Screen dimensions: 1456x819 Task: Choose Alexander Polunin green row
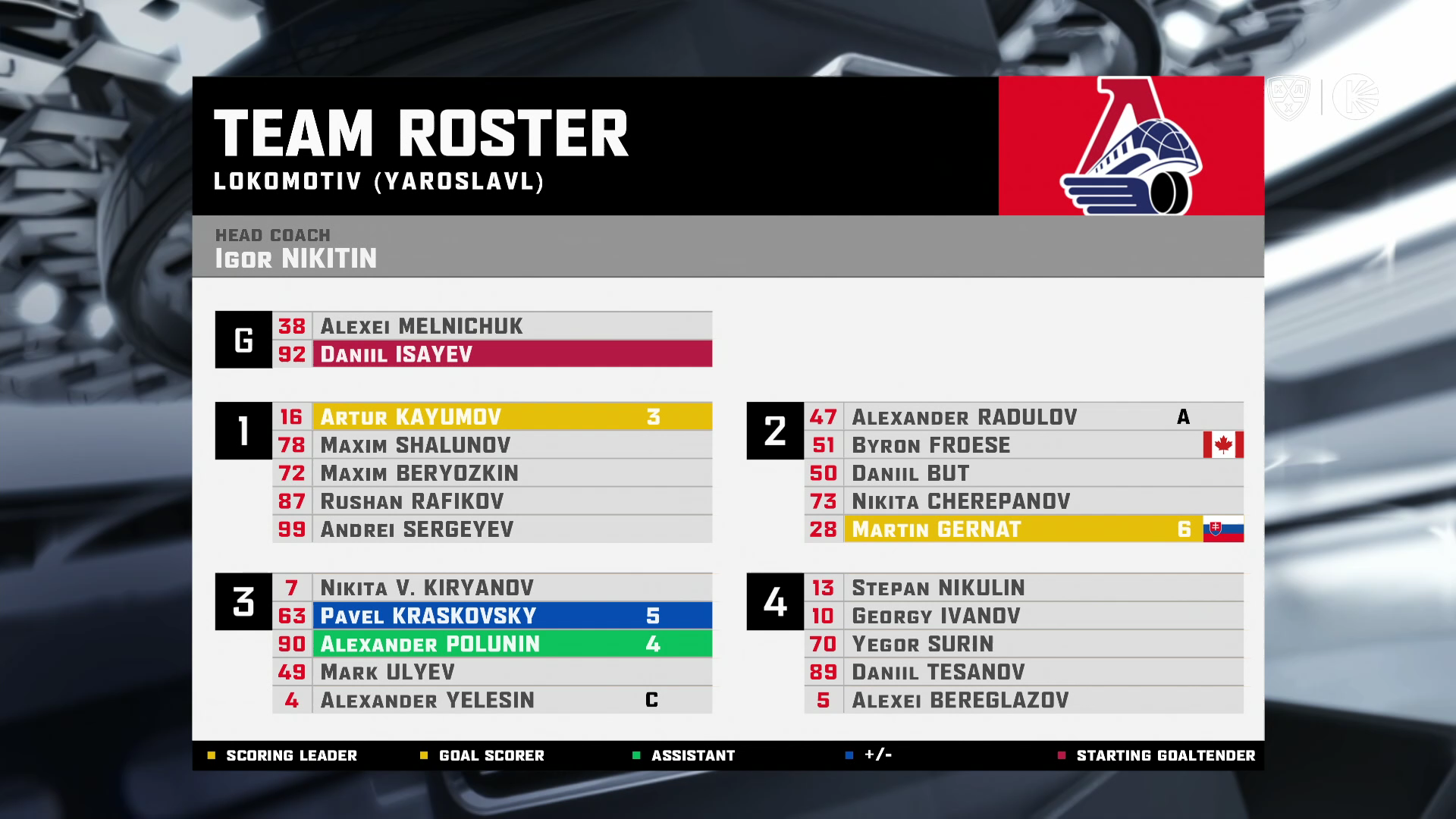[493, 644]
